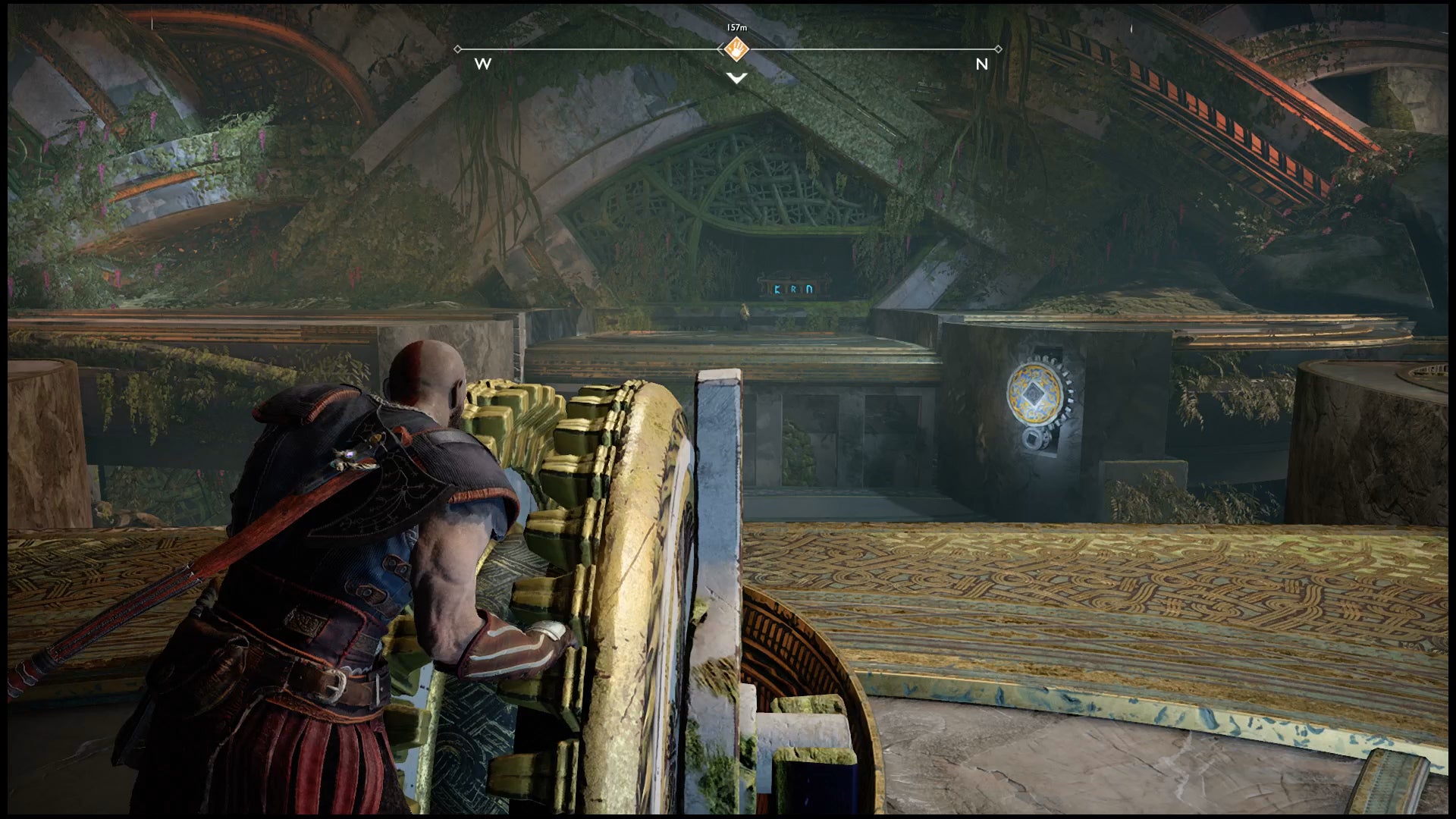The width and height of the screenshot is (1456, 819).
Task: Select the orange quest marker on the compass
Action: point(736,49)
